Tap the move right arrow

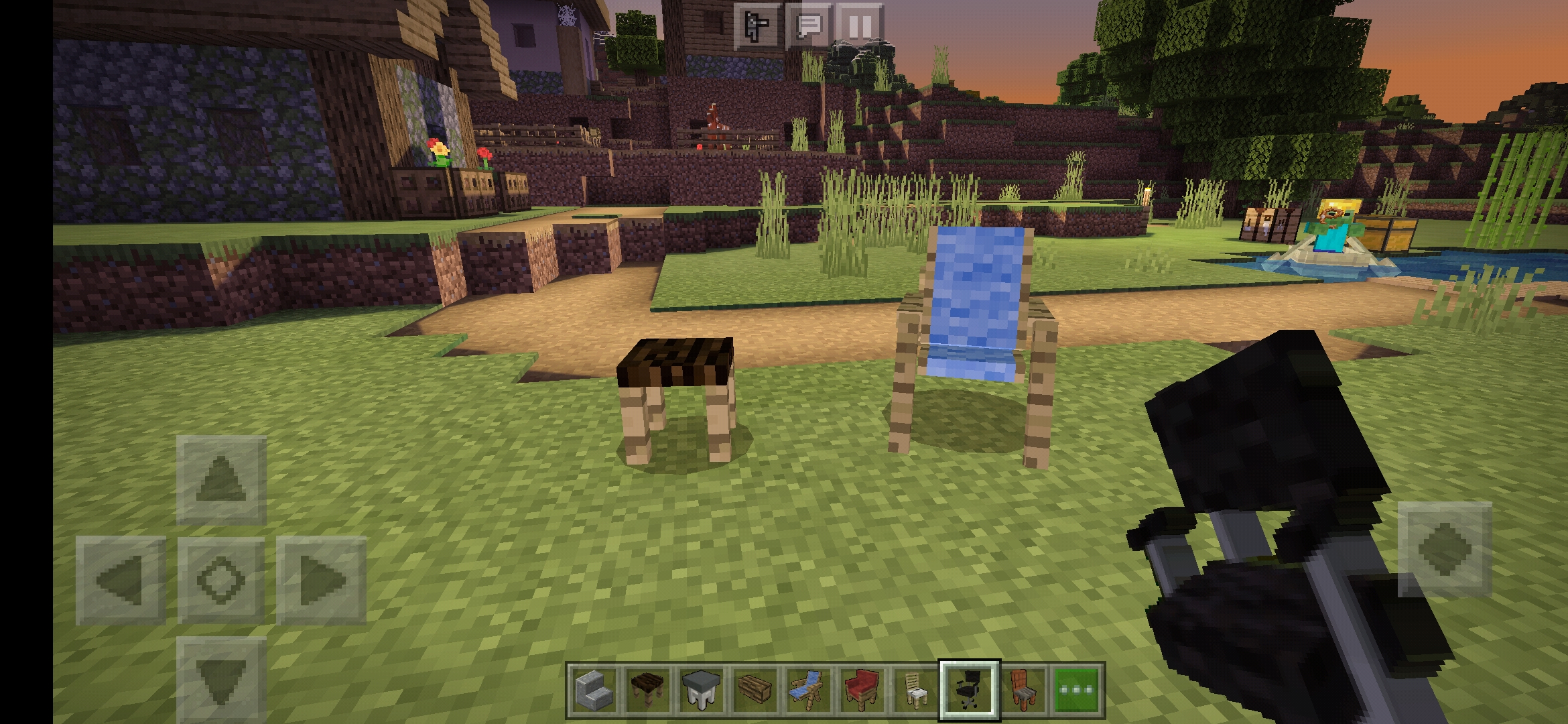[322, 581]
